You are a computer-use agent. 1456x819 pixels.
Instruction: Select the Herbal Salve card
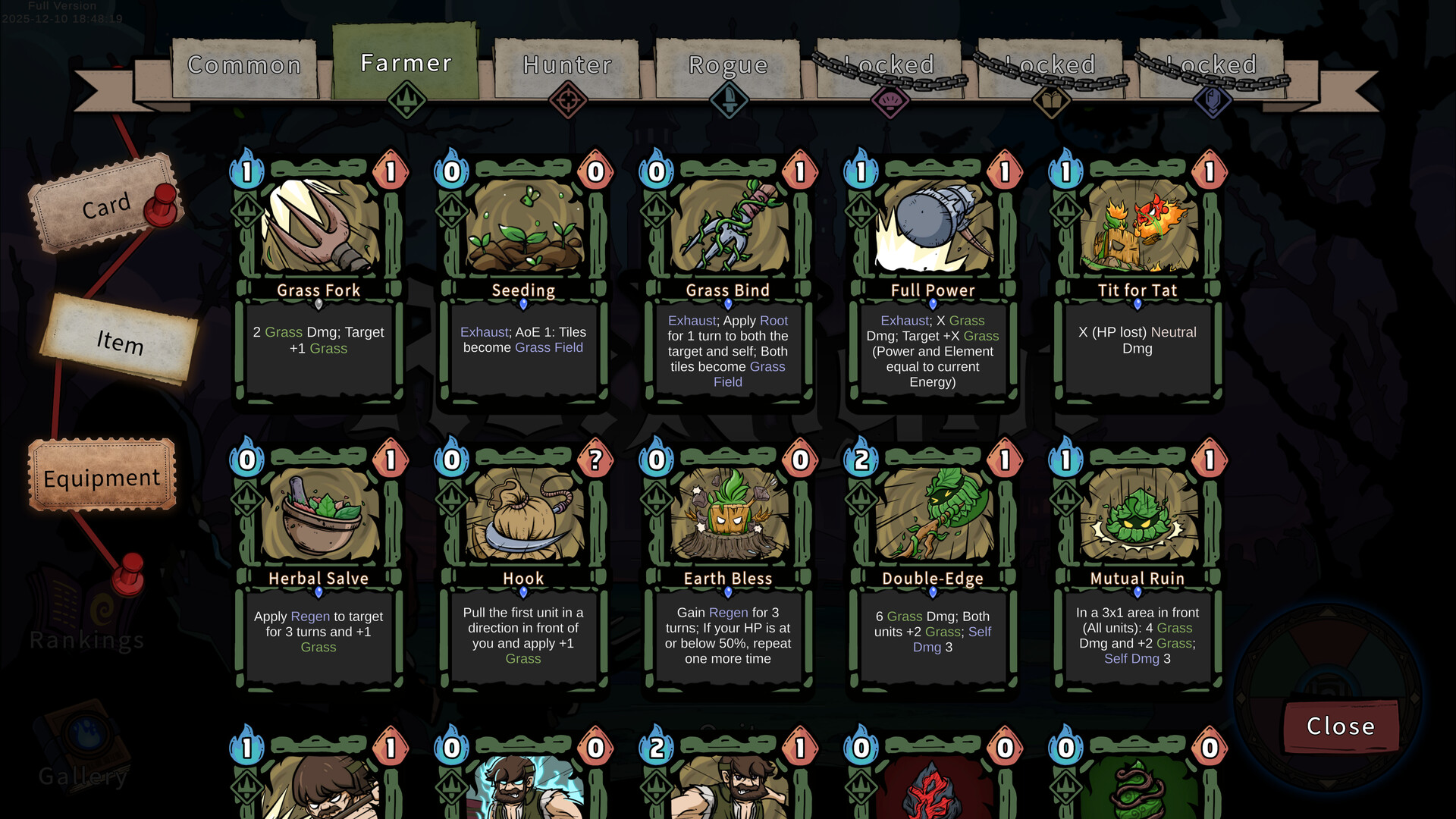tap(318, 569)
